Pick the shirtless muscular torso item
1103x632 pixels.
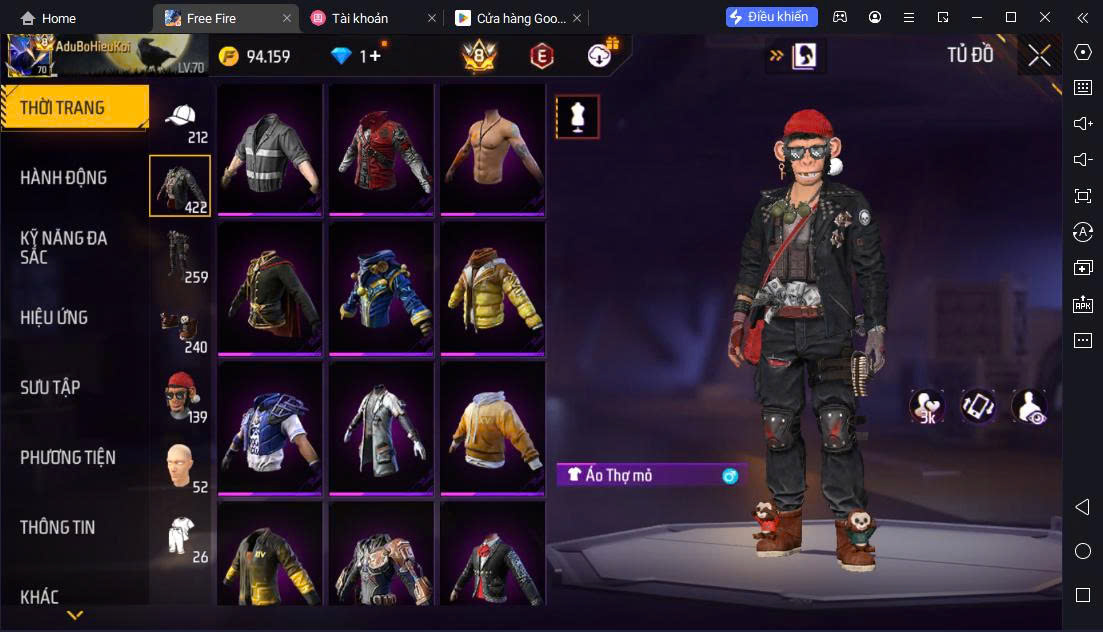(494, 150)
